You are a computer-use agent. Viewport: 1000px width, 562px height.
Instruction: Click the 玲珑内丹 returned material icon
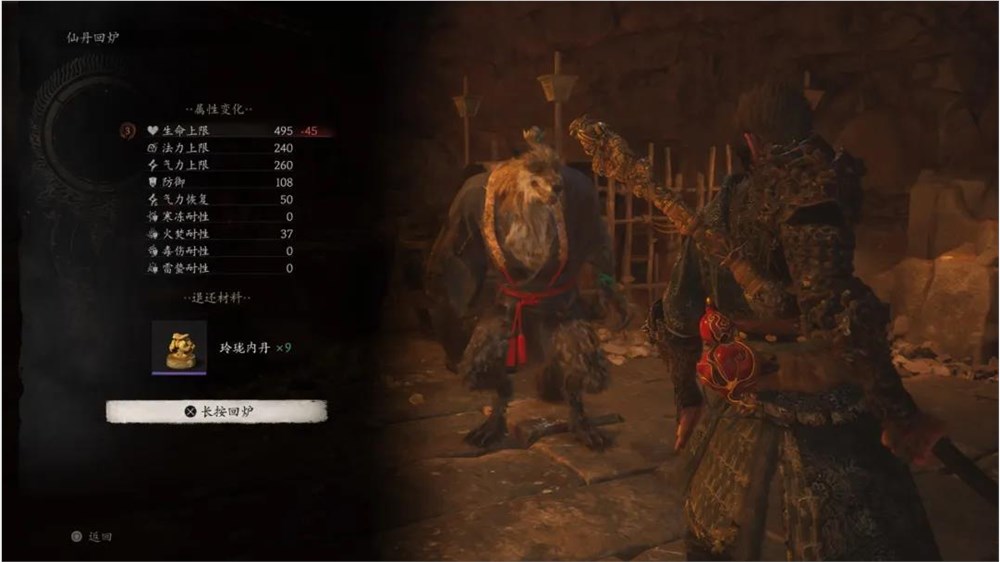pyautogui.click(x=179, y=347)
